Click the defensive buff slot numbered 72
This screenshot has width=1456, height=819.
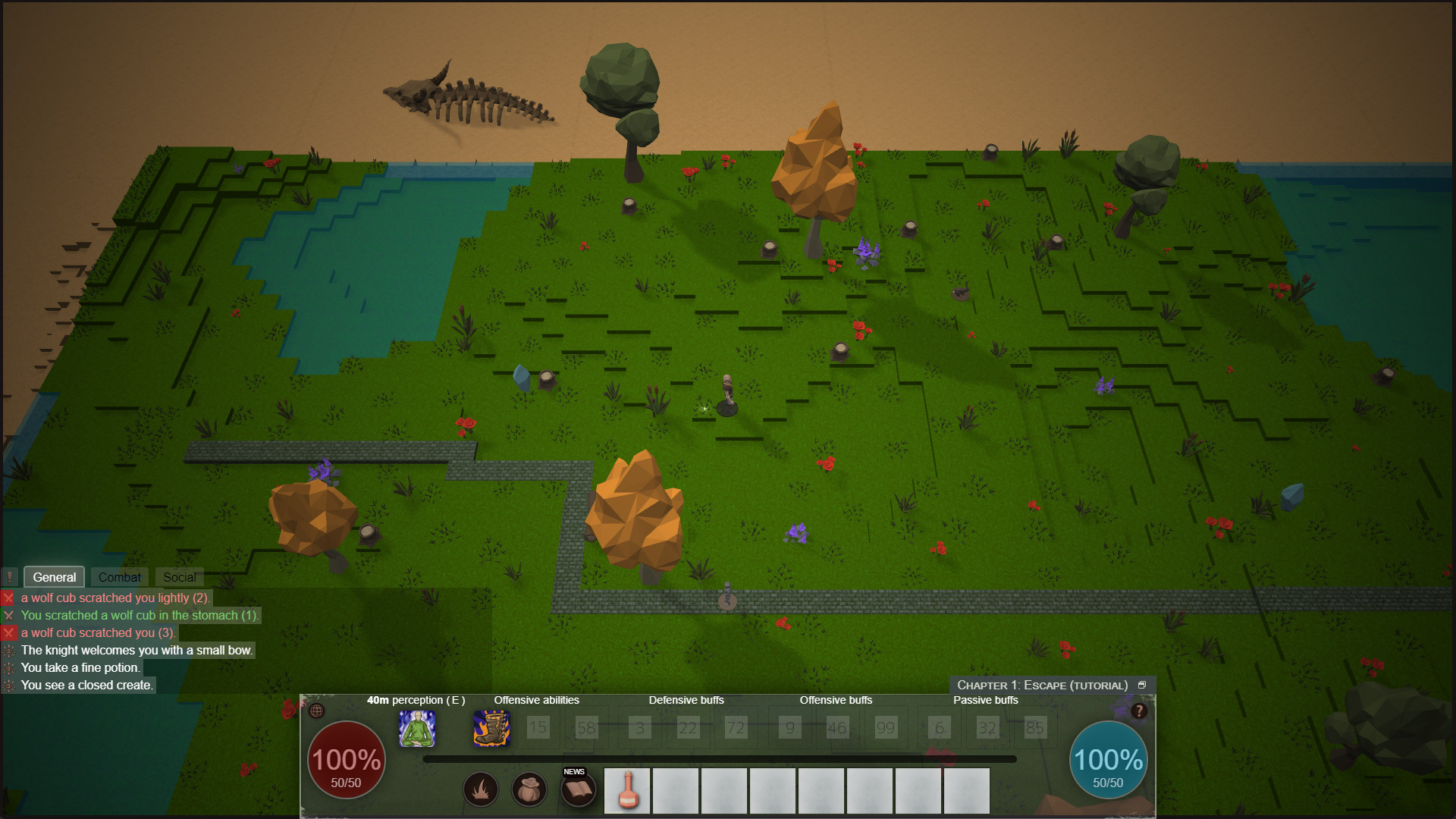point(735,729)
